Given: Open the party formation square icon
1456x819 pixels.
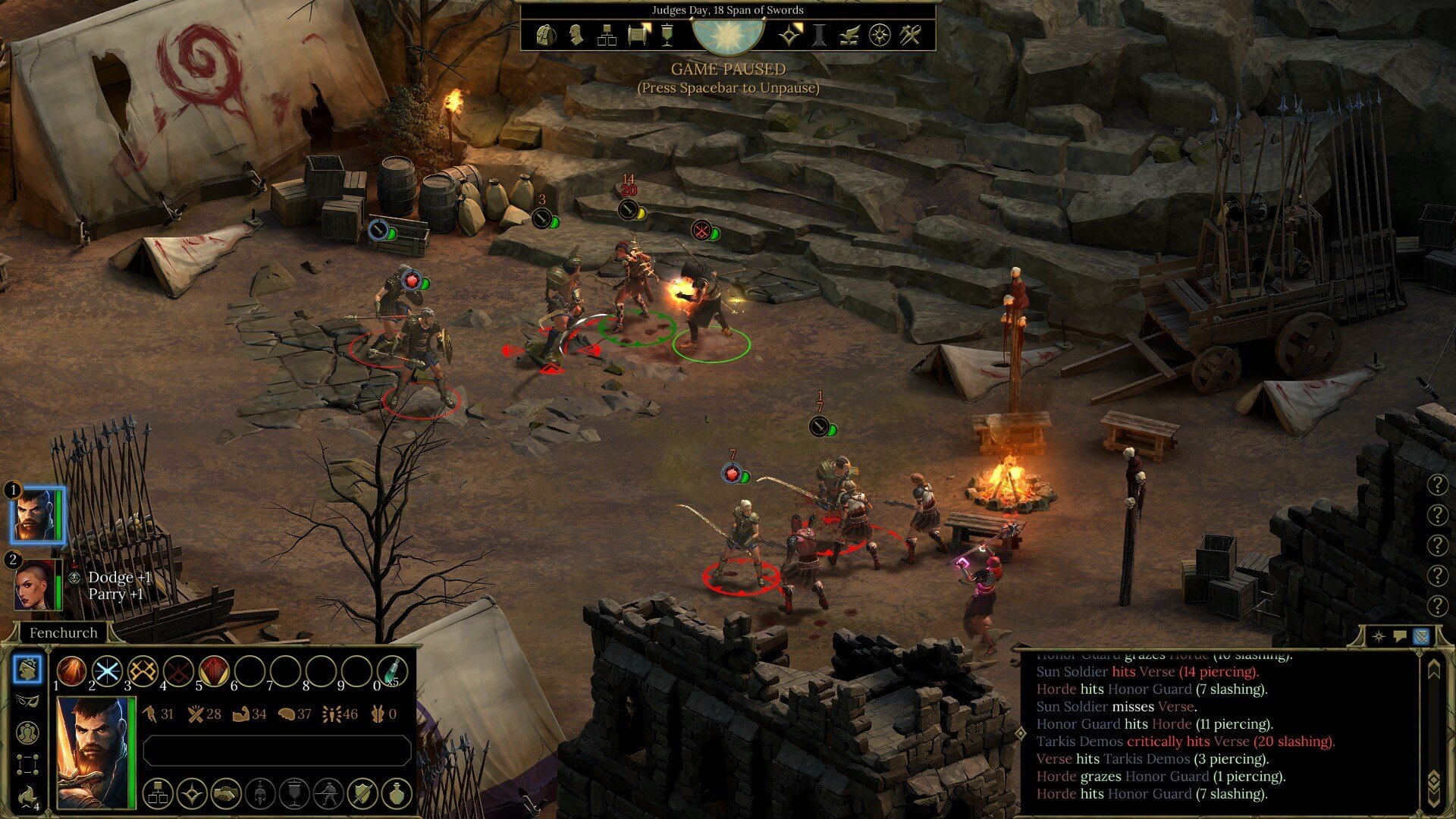Looking at the screenshot, I should coord(27,764).
